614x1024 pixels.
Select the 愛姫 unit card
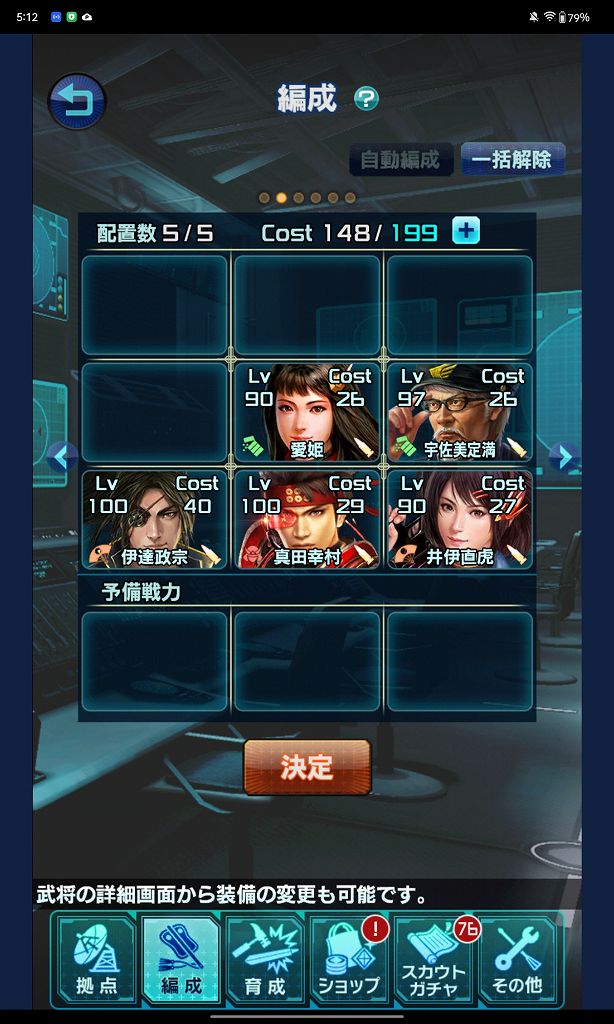(x=307, y=412)
